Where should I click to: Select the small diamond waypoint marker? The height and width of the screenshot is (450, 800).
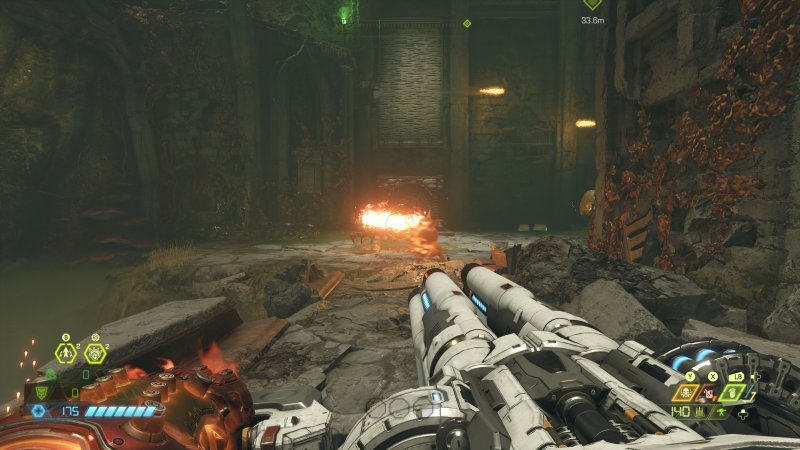[467, 23]
